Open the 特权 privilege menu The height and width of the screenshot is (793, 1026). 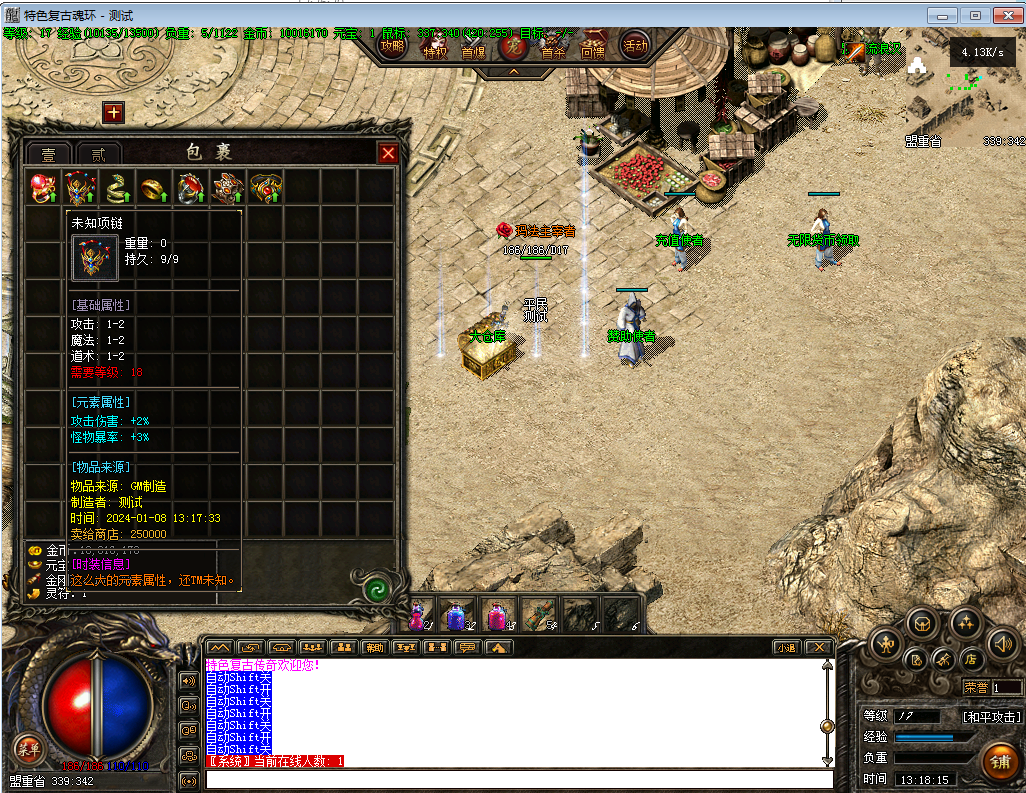point(435,50)
